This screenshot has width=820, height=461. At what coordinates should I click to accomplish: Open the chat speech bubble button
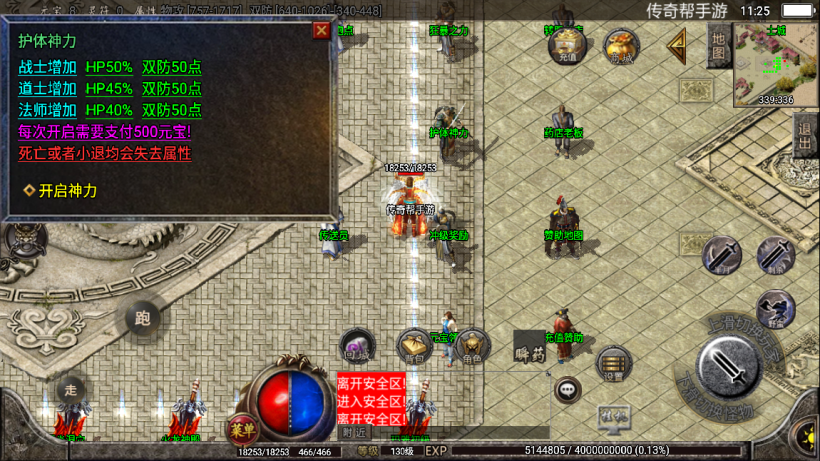point(568,389)
